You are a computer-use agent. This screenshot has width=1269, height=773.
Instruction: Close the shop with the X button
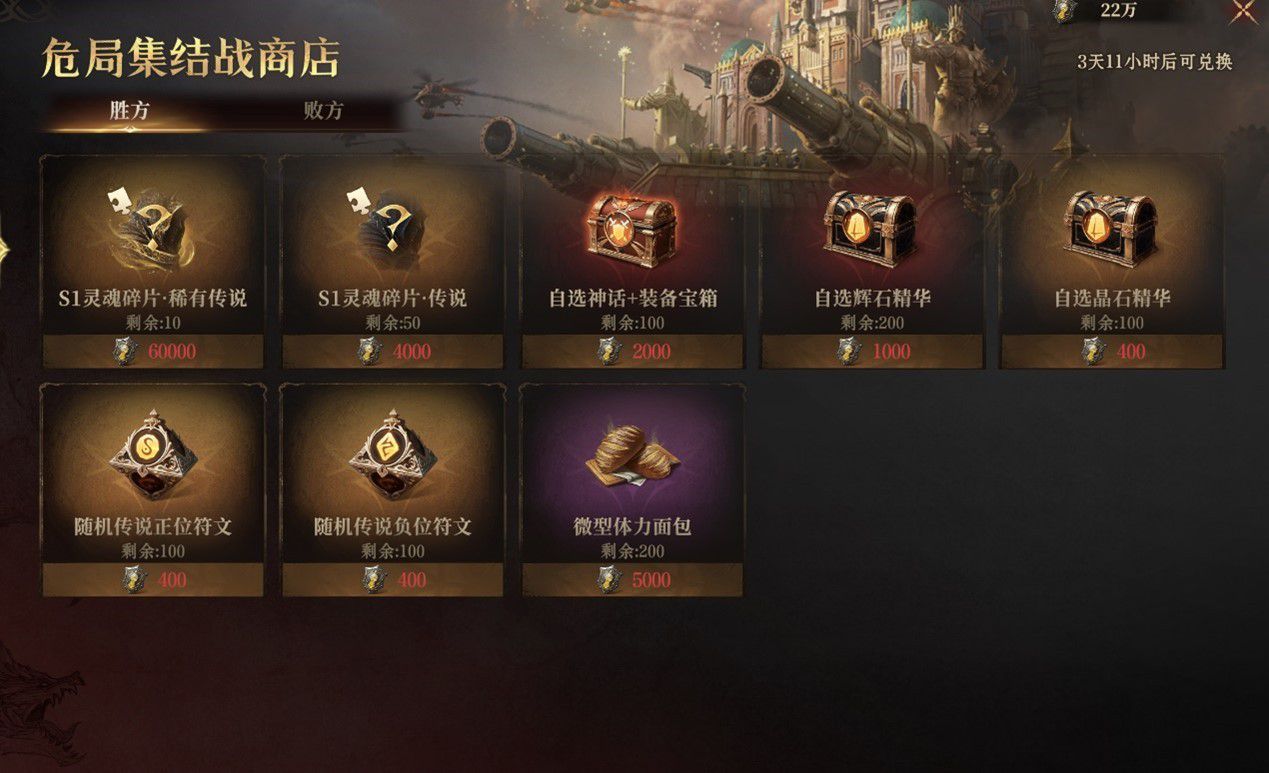[1243, 11]
